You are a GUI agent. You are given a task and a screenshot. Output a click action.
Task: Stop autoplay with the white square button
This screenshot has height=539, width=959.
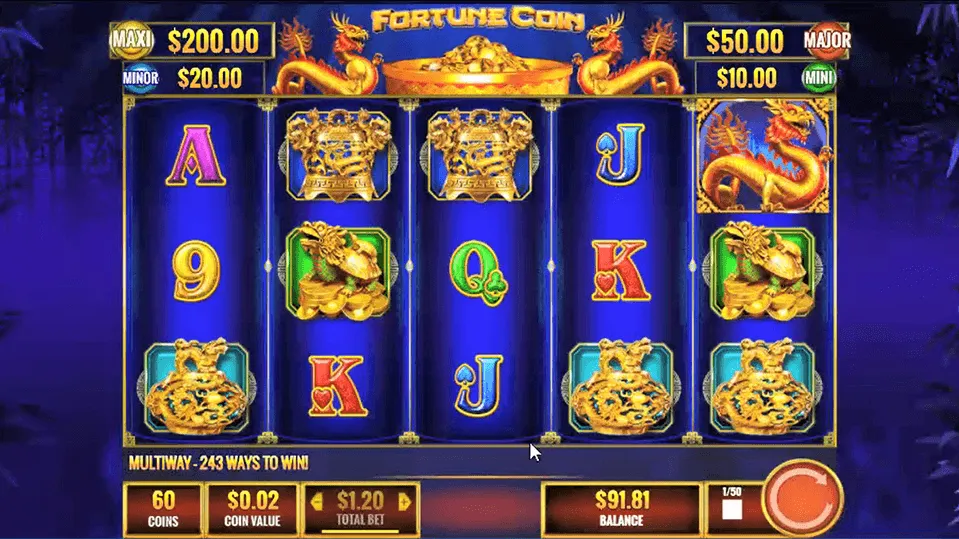click(x=732, y=511)
